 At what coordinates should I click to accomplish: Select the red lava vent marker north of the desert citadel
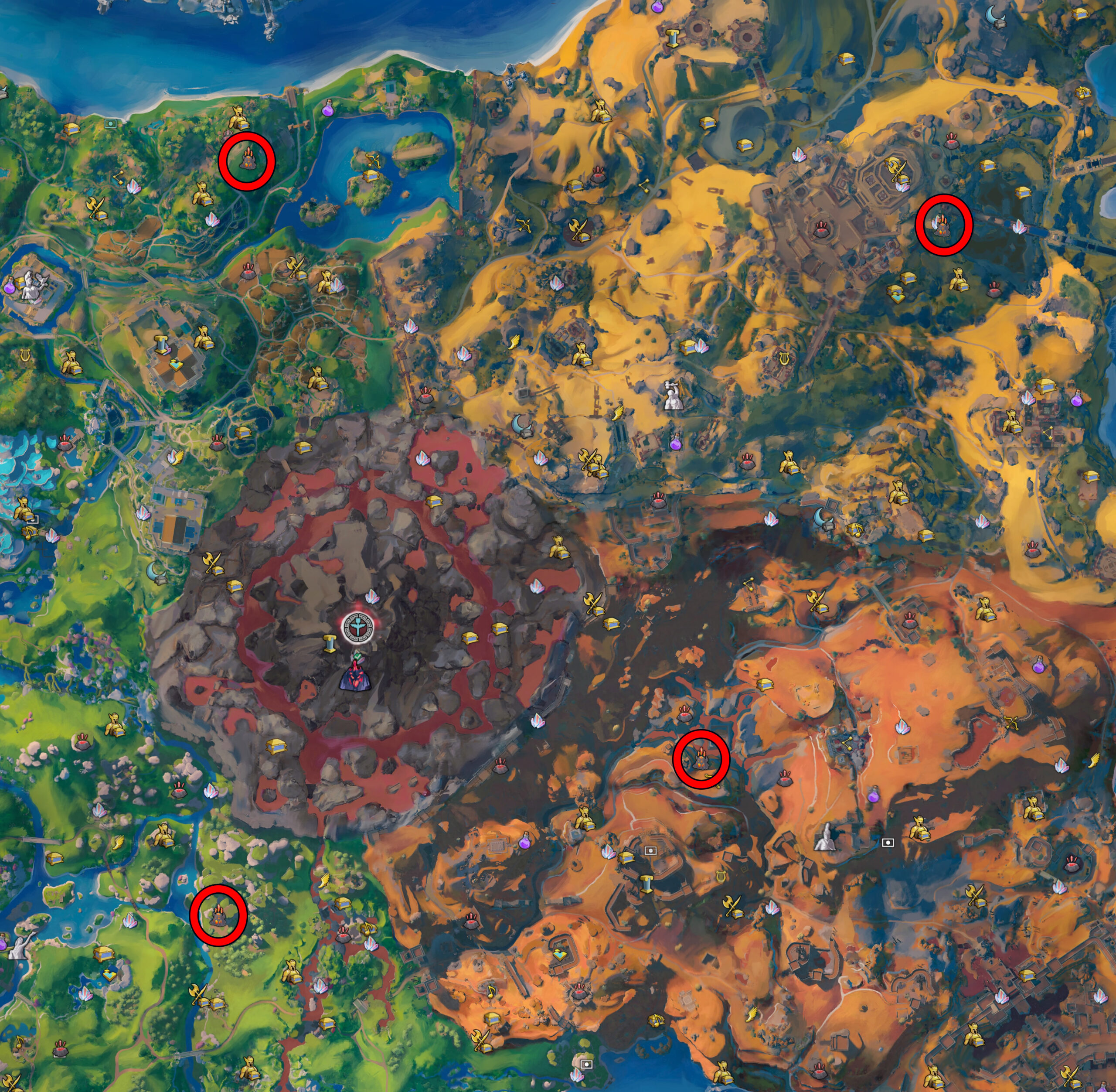tap(821, 230)
